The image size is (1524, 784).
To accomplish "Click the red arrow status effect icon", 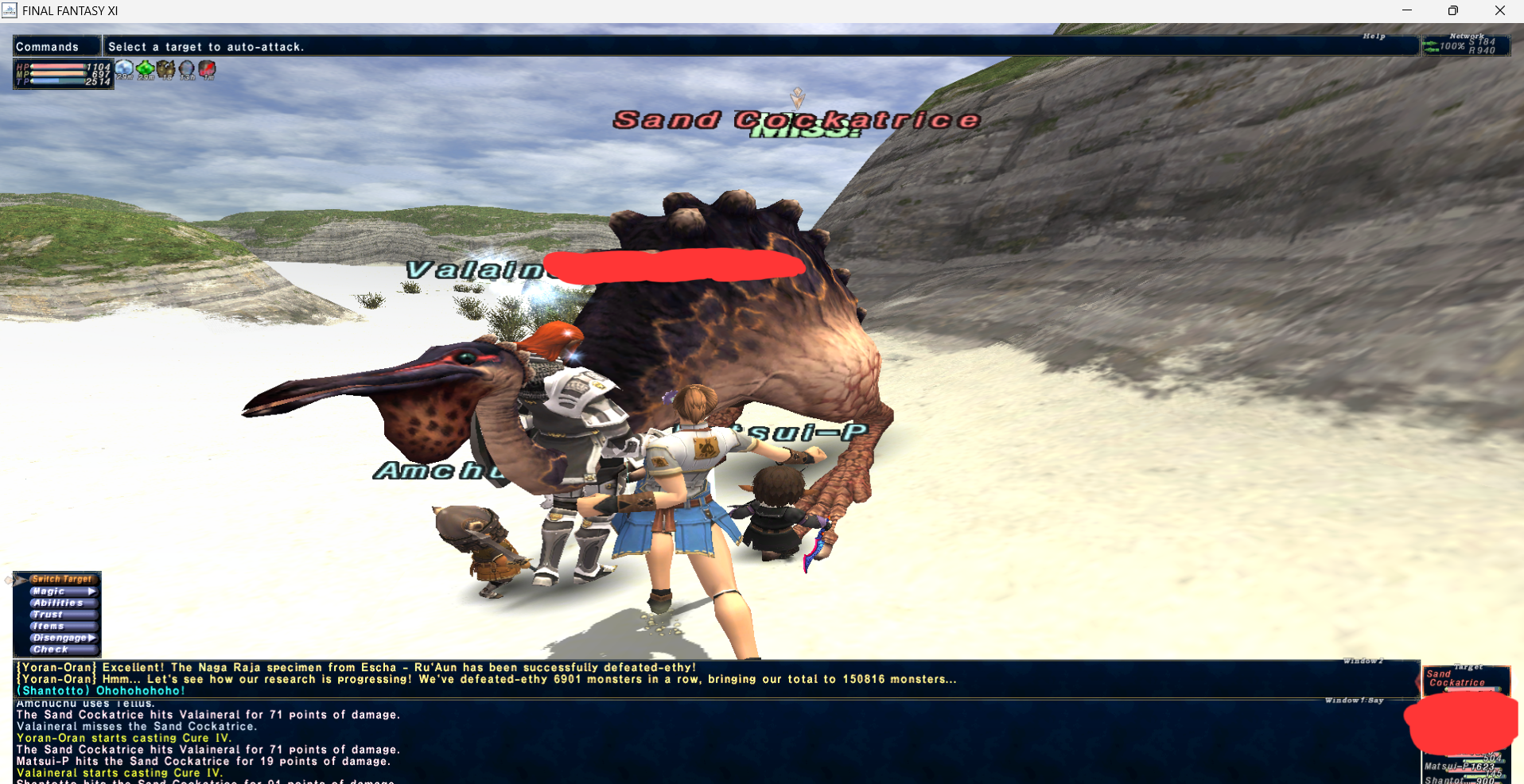I will point(208,70).
